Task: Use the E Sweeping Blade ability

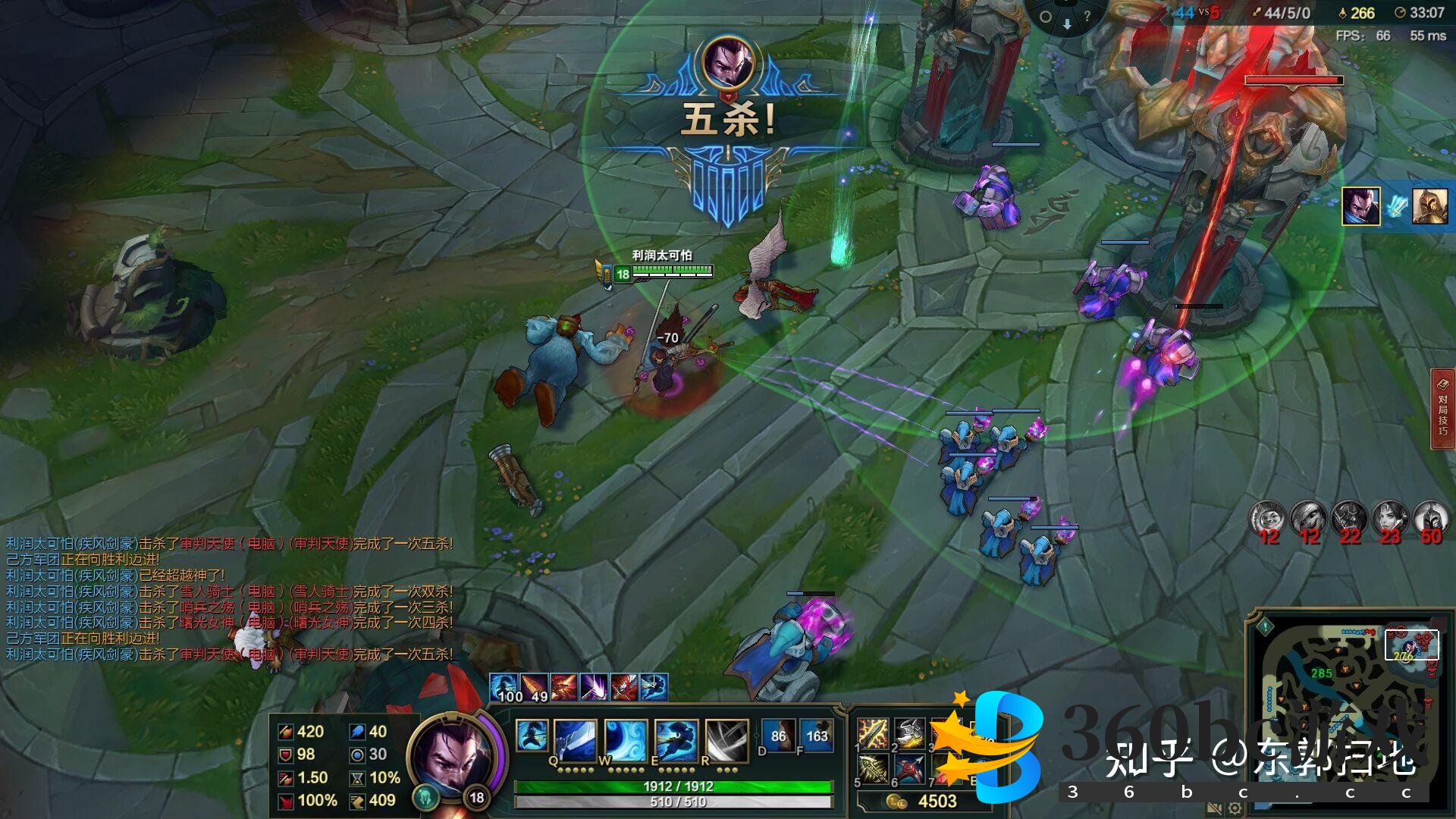Action: 676,740
